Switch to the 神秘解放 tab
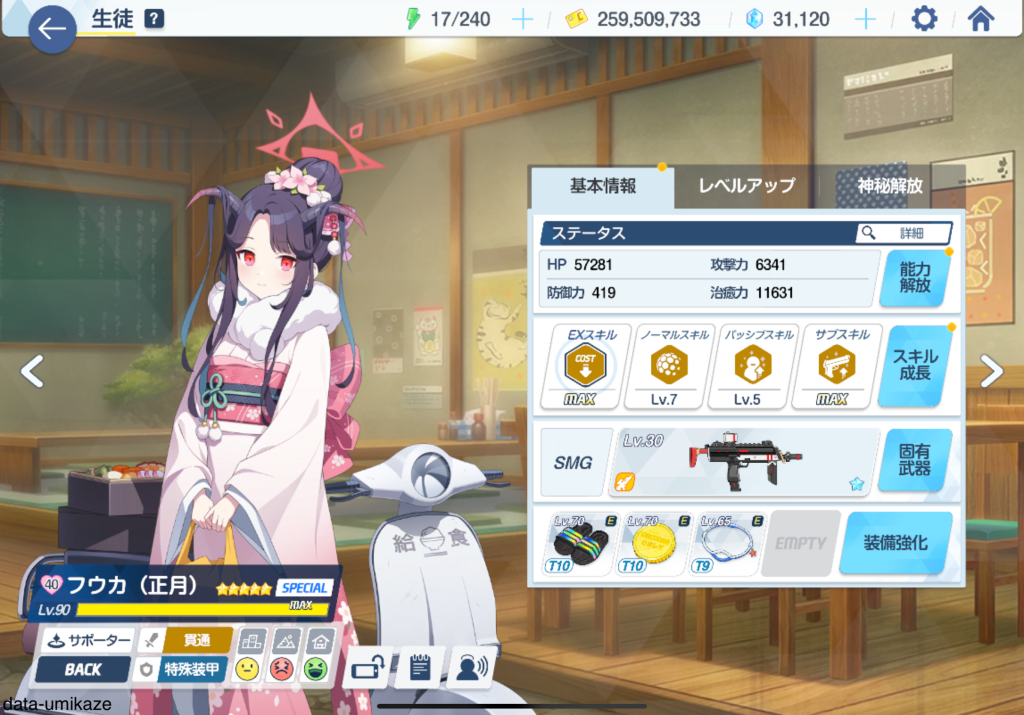 point(889,185)
